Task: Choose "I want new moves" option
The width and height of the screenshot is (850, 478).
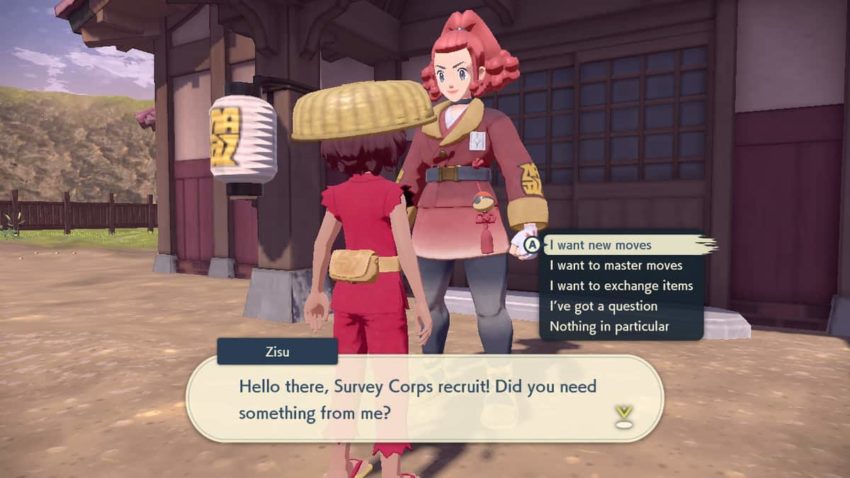Action: (x=600, y=245)
